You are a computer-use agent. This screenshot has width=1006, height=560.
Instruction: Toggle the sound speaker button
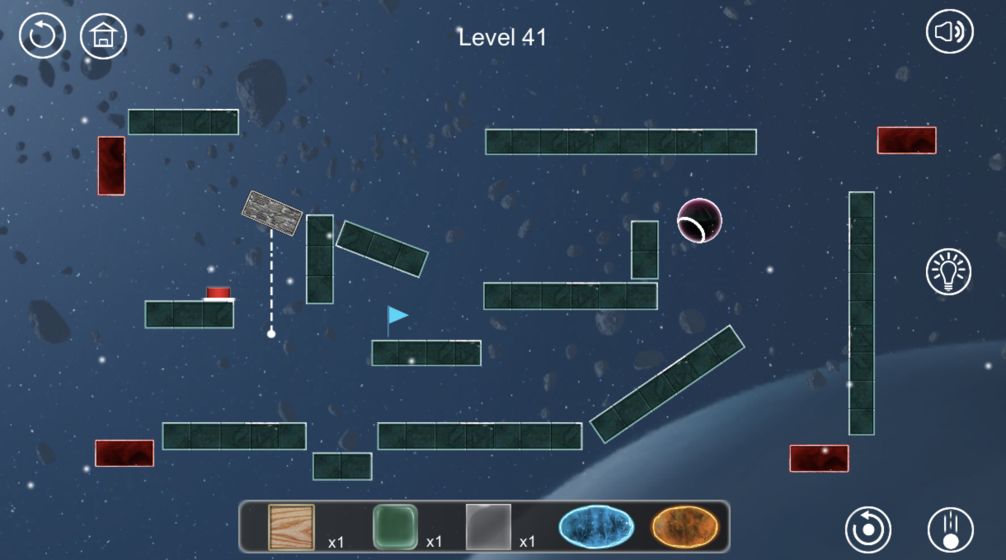(x=949, y=33)
